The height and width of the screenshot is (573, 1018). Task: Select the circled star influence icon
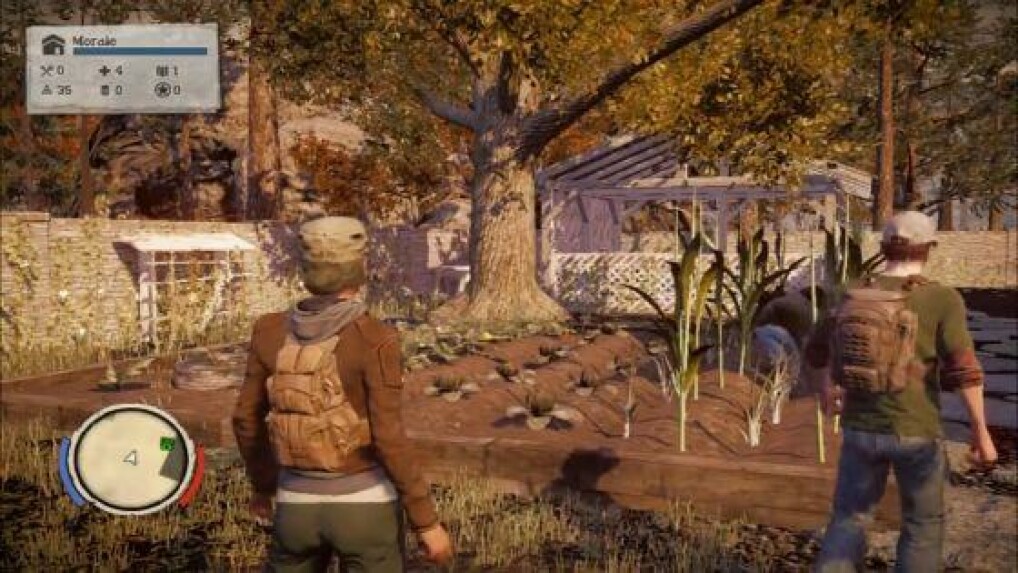tap(163, 90)
